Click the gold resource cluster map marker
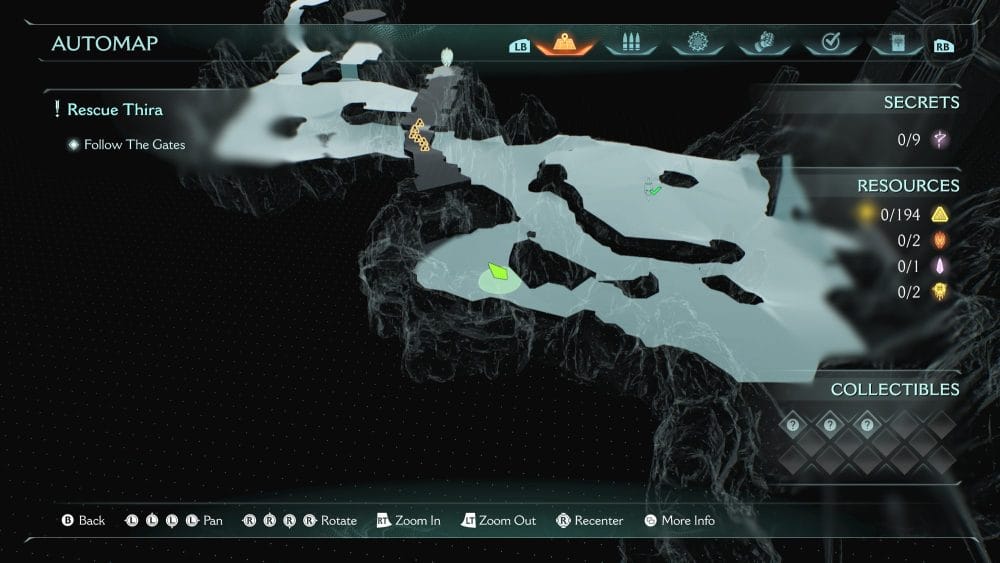This screenshot has width=1000, height=563. [x=419, y=136]
